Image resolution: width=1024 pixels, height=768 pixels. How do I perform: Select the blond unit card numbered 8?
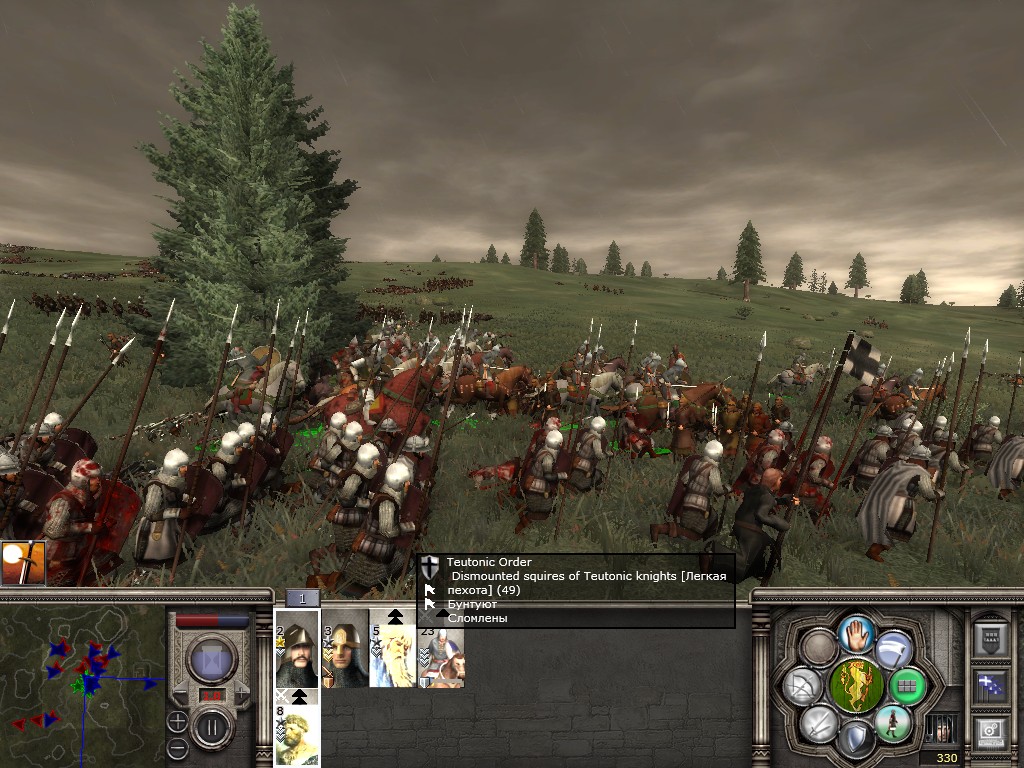pos(297,736)
